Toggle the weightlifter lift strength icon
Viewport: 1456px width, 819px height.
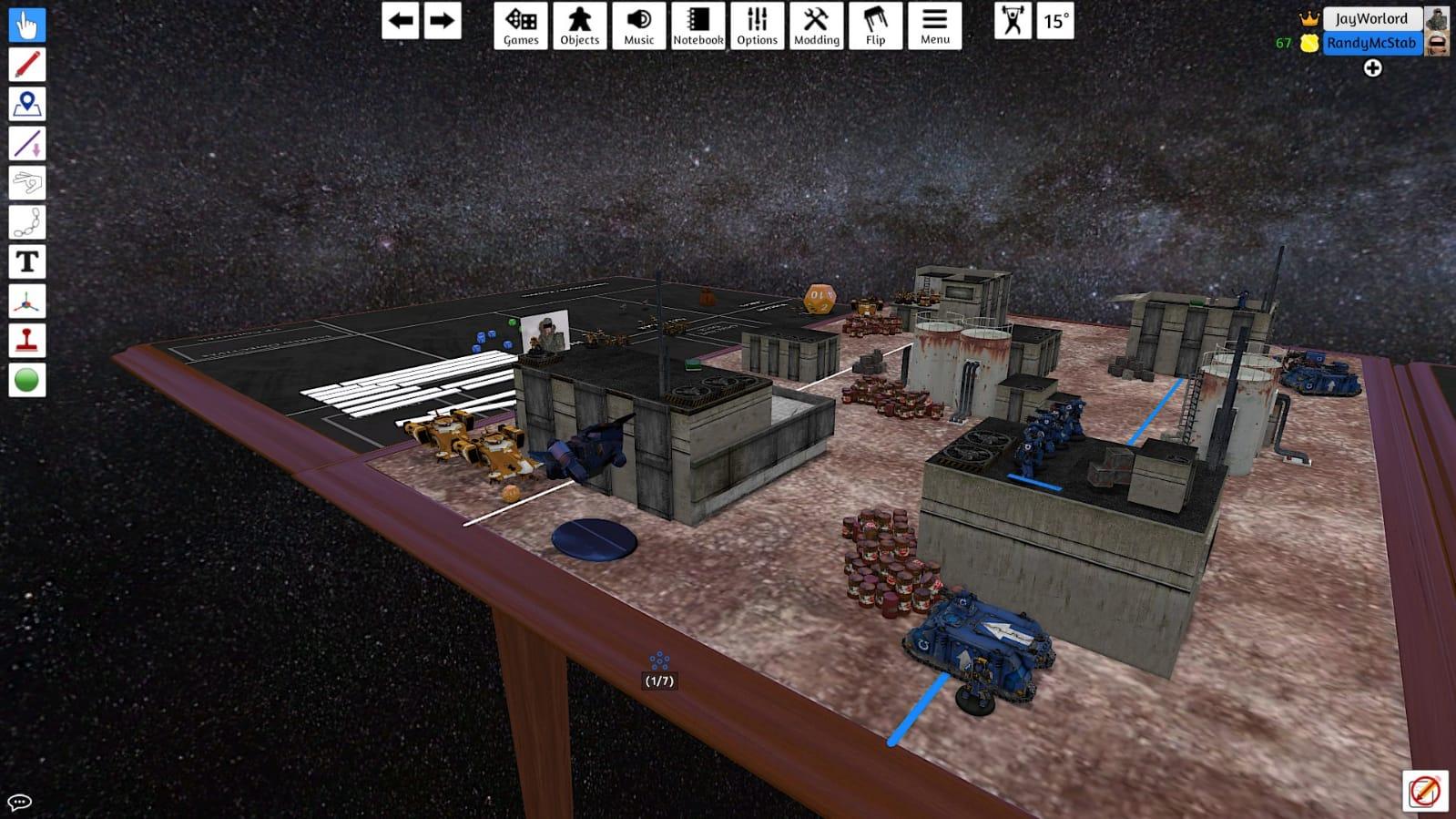[x=1015, y=25]
